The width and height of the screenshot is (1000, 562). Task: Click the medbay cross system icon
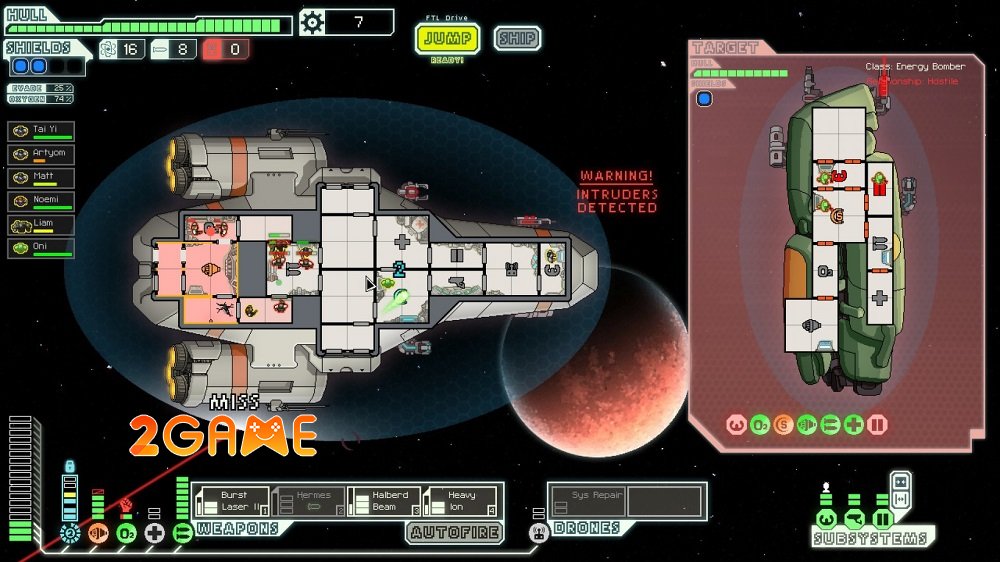(x=154, y=533)
